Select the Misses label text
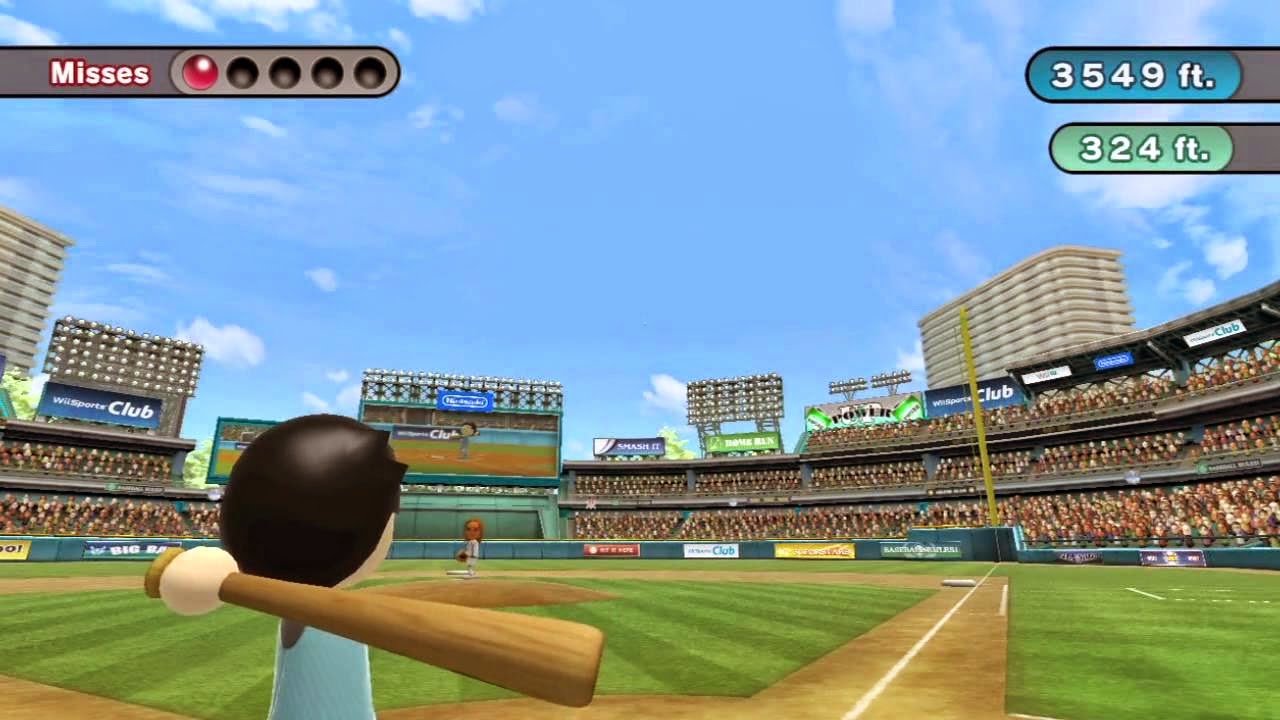 (100, 73)
